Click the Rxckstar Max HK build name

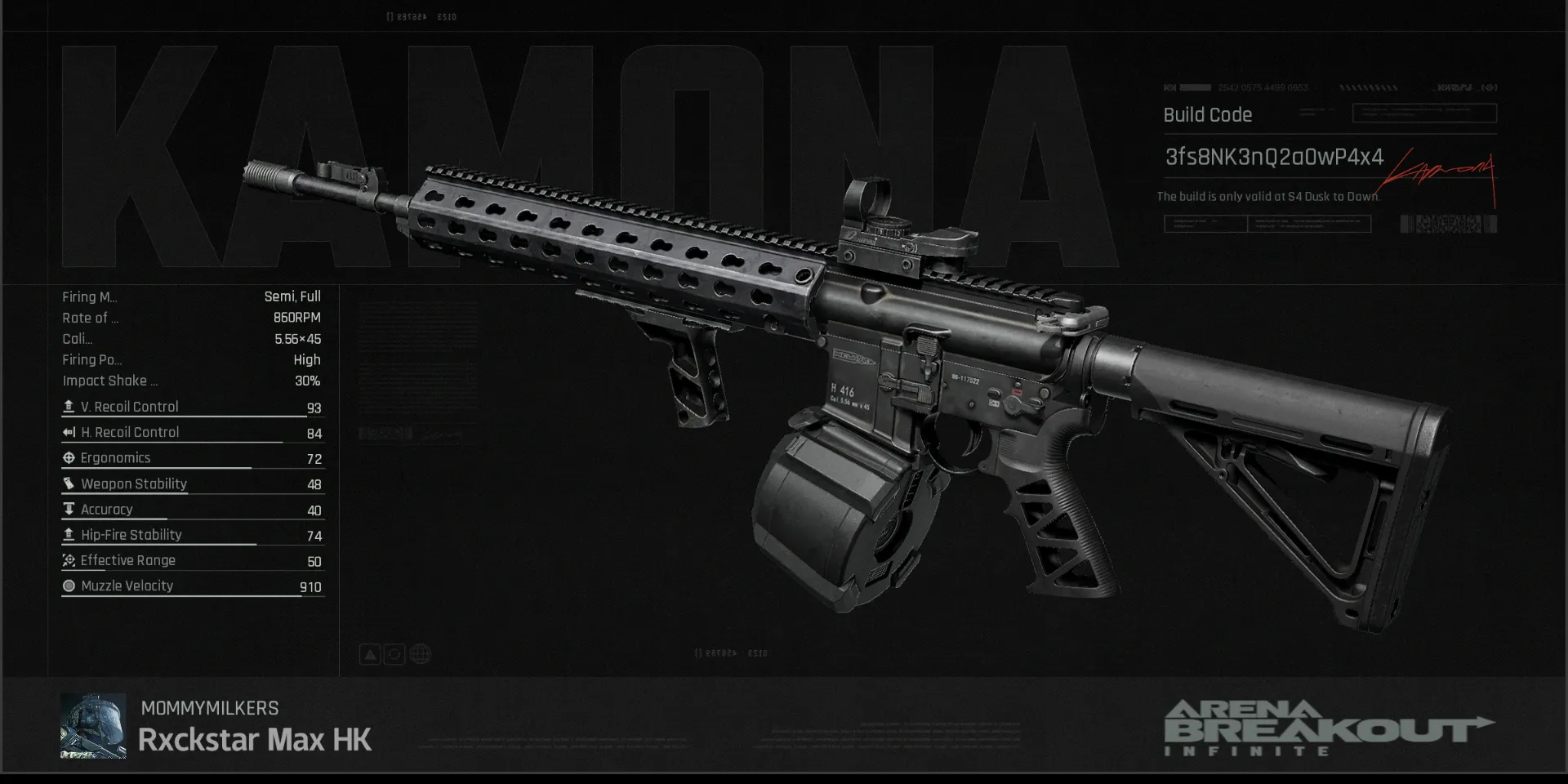(254, 740)
